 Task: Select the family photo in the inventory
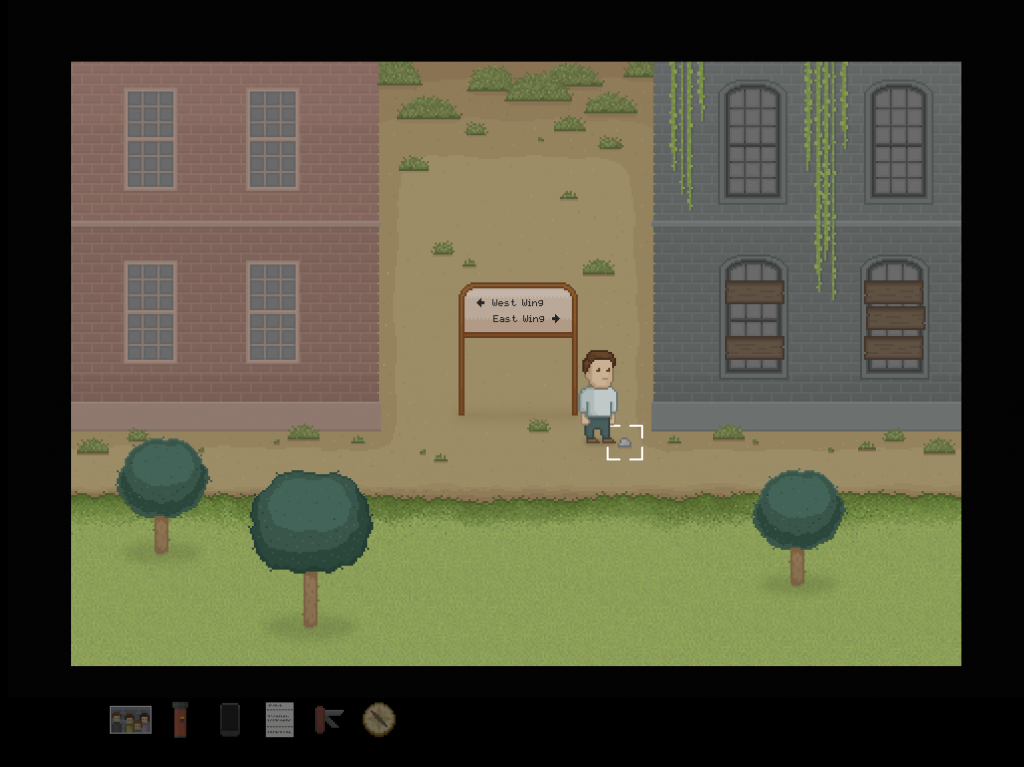[130, 719]
